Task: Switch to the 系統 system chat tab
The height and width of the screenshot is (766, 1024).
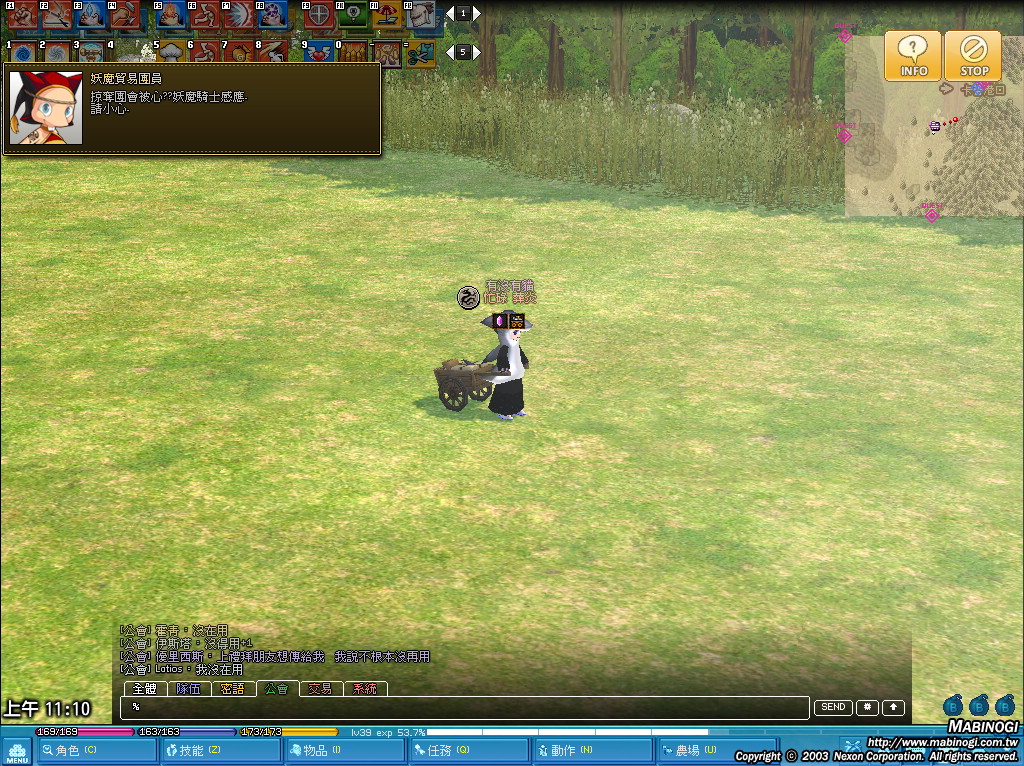Action: point(365,689)
